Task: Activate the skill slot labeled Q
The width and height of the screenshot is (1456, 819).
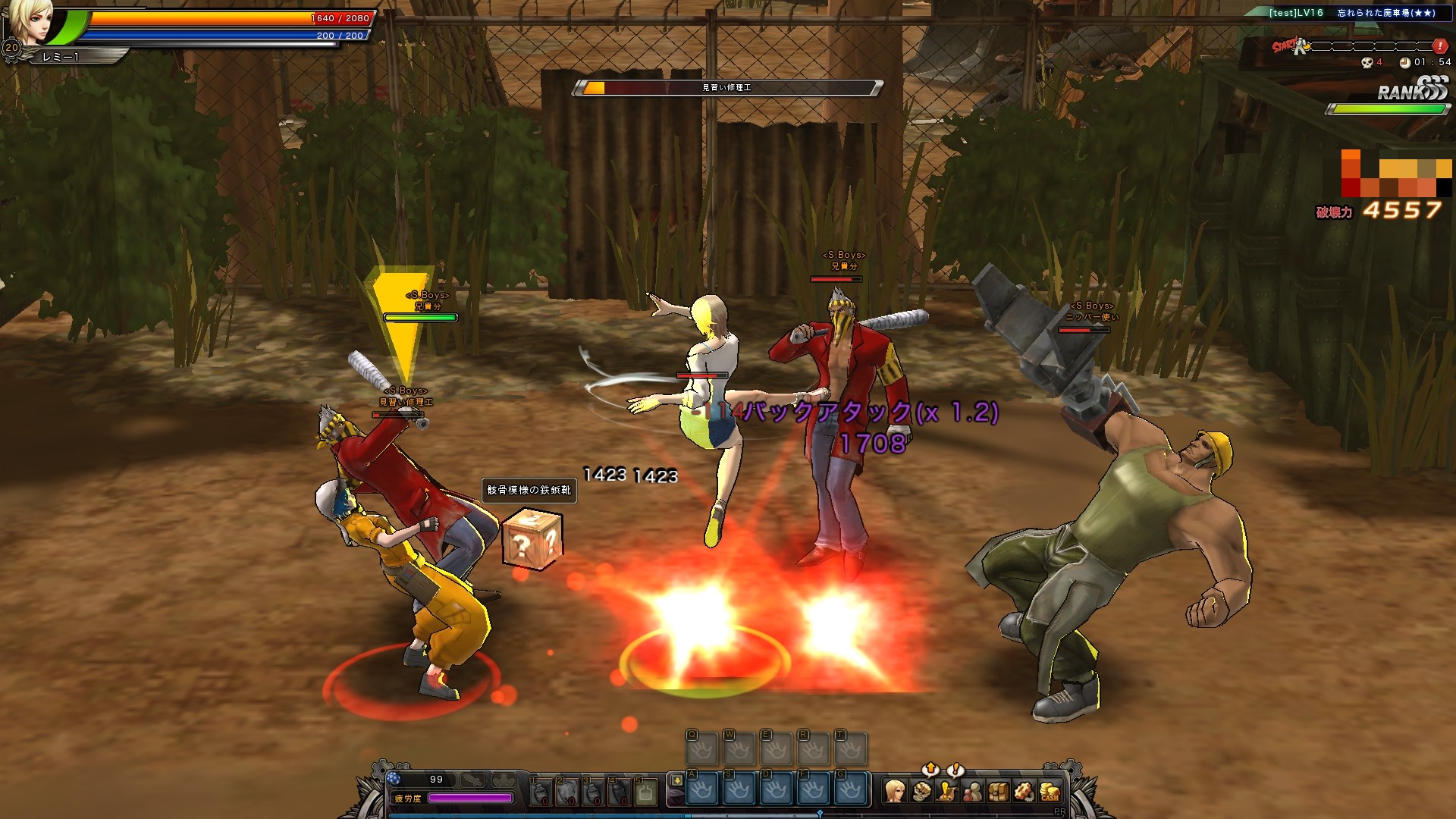Action: 701,750
